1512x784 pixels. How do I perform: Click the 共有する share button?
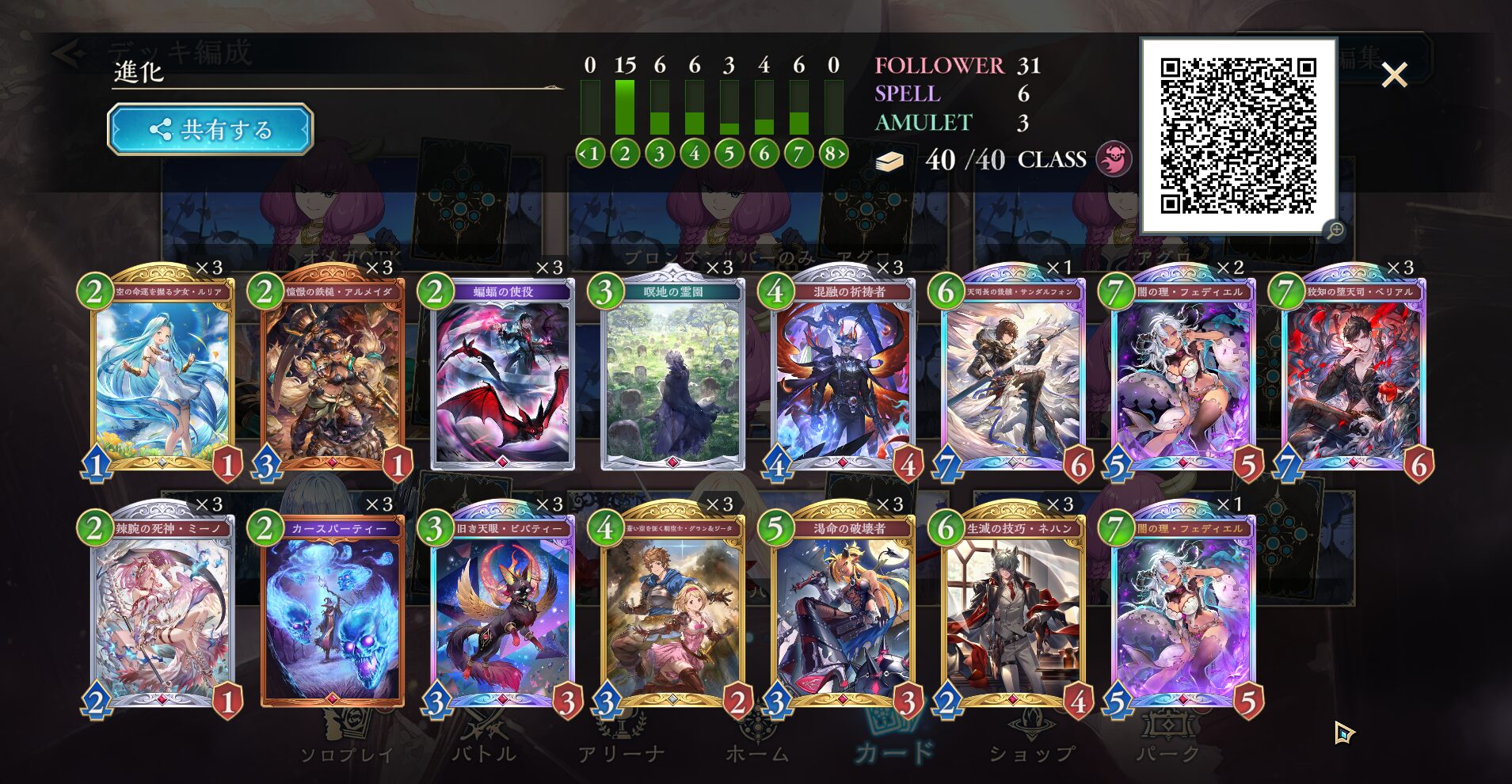point(210,129)
